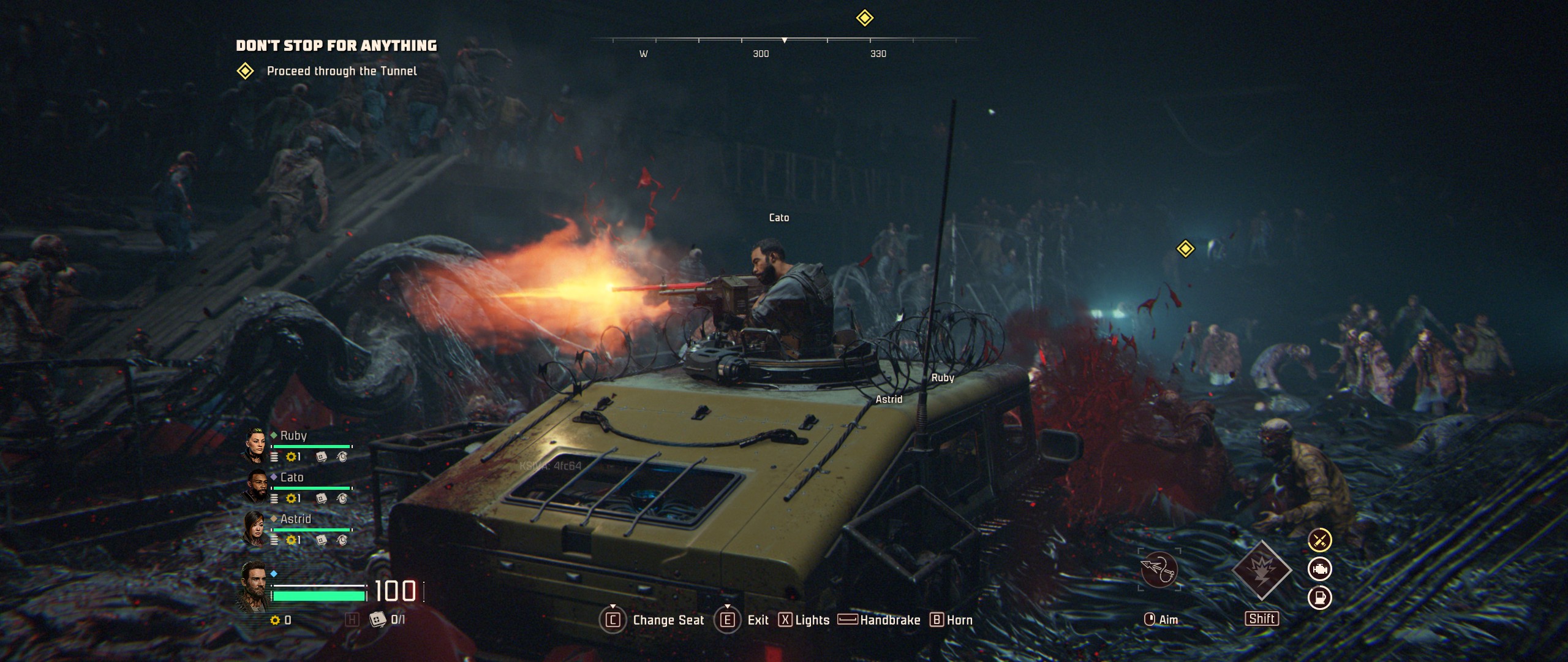Activate the diamond explosion ability
This screenshot has width=1568, height=662.
click(x=1261, y=570)
